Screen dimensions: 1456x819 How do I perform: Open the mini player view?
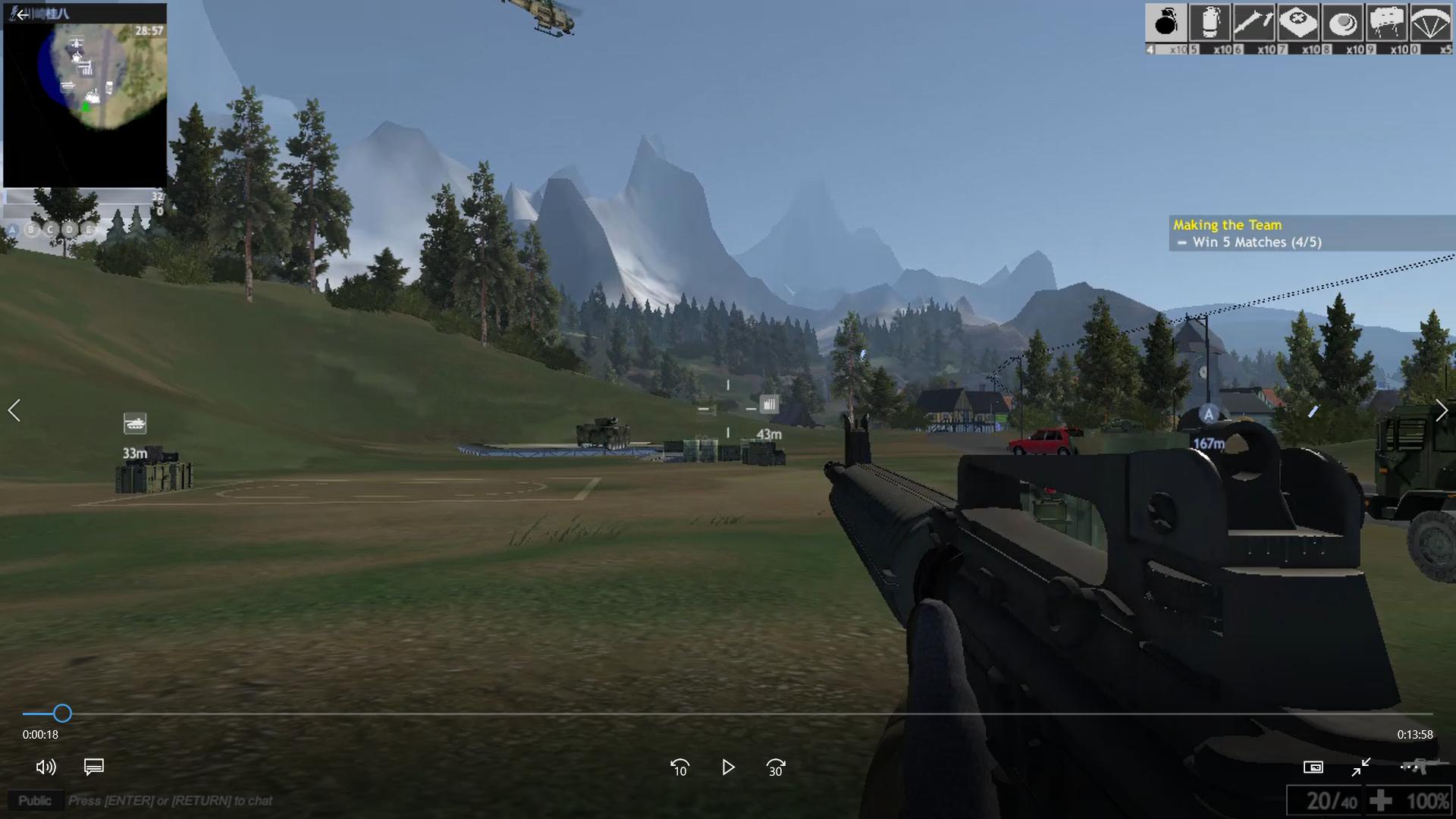pos(1314,767)
